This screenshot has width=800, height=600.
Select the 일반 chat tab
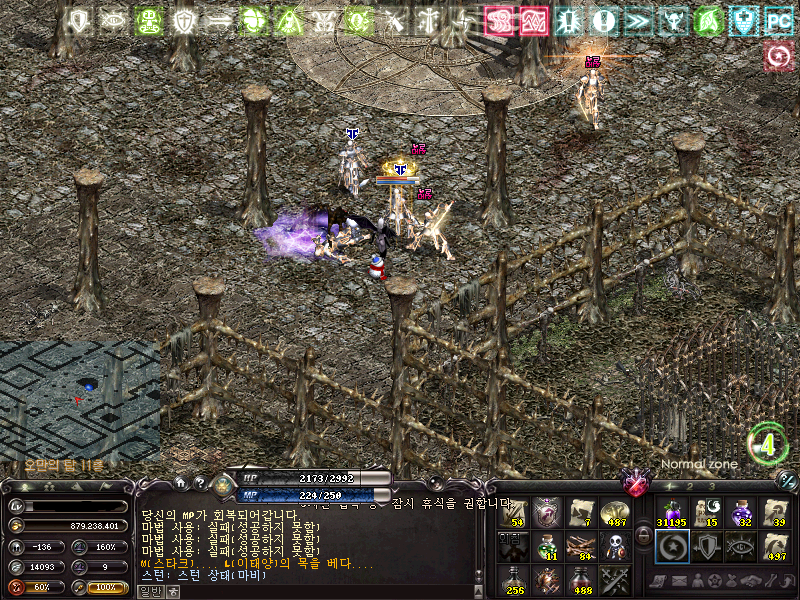150,591
